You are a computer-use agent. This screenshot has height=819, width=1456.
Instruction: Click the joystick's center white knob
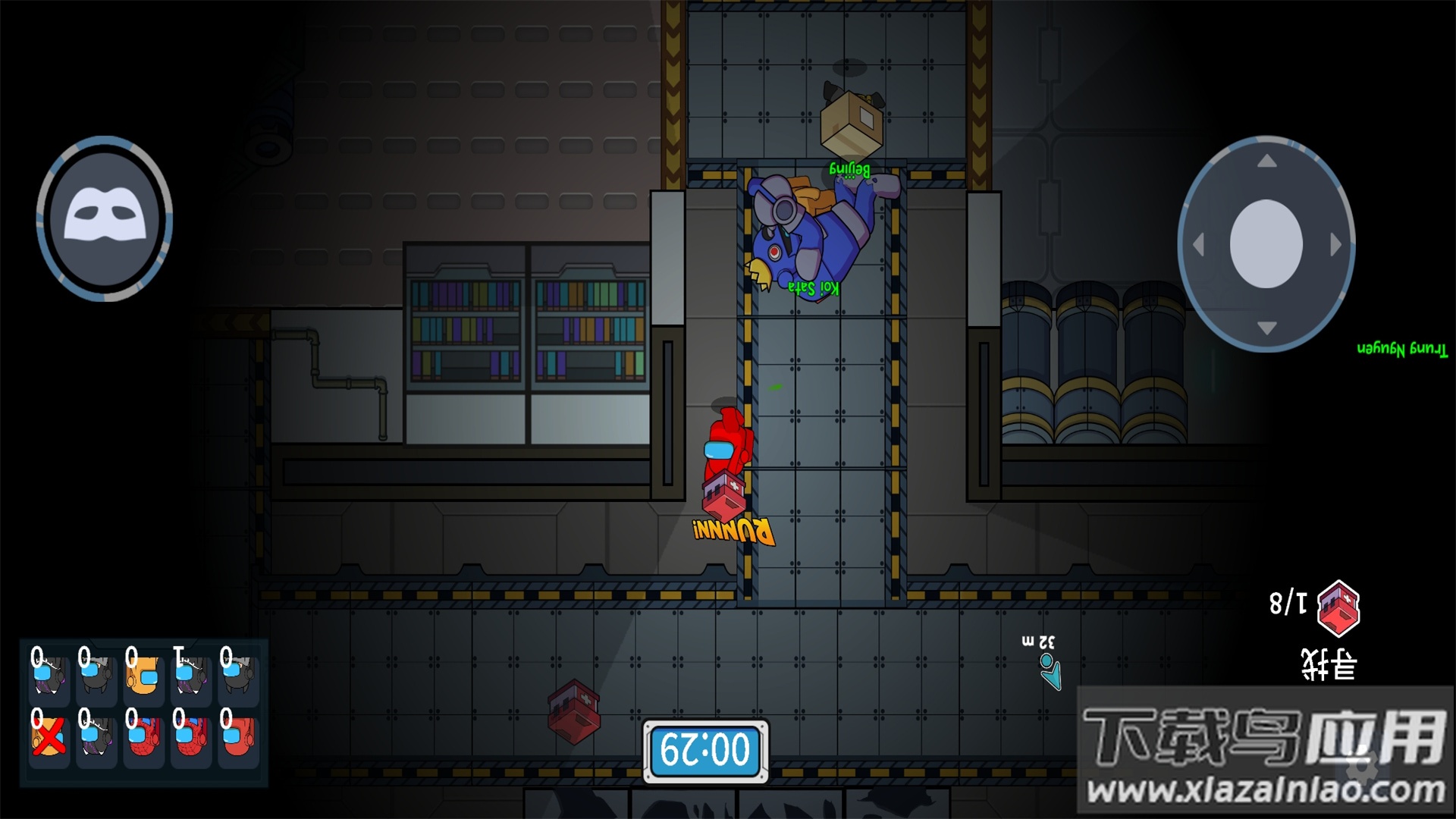(x=1266, y=243)
